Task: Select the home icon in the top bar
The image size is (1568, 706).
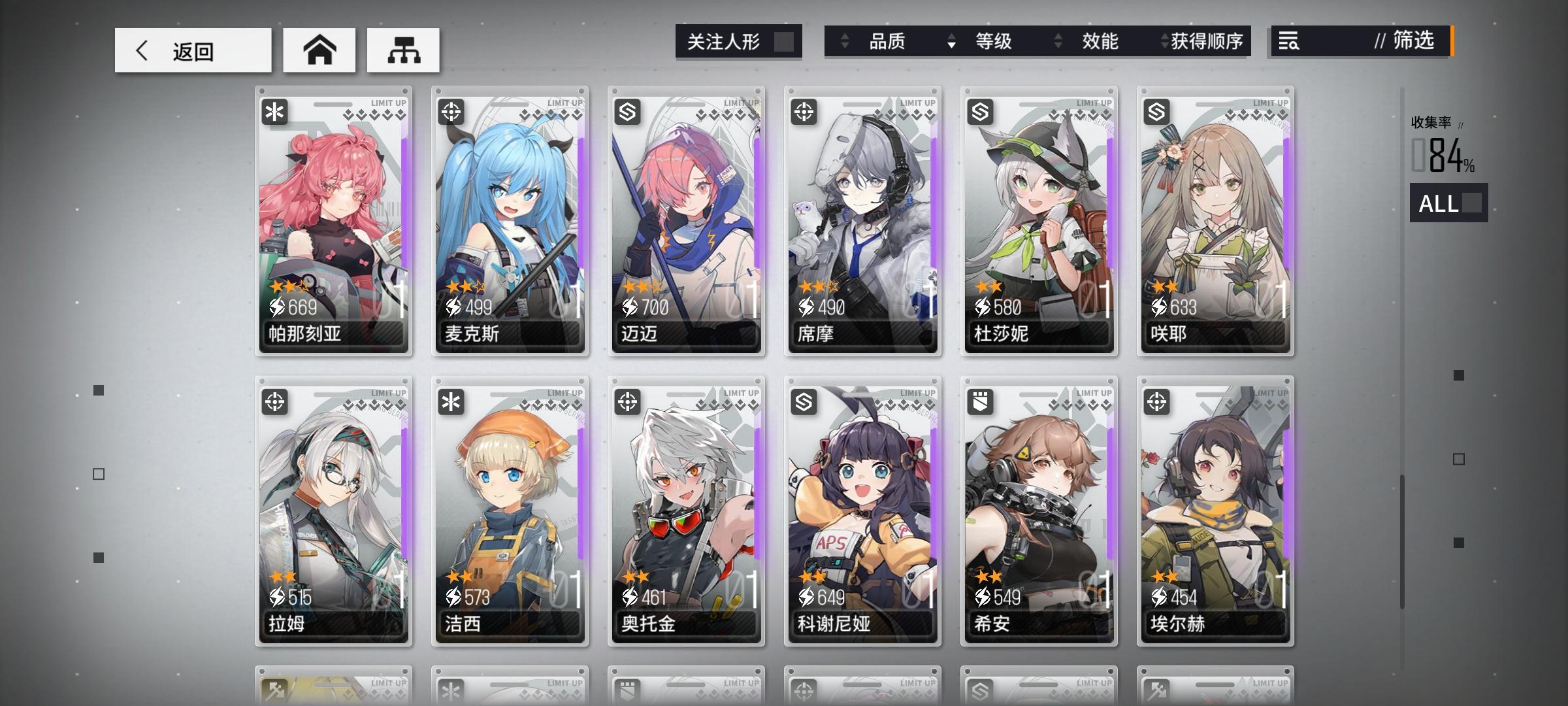Action: coord(319,50)
